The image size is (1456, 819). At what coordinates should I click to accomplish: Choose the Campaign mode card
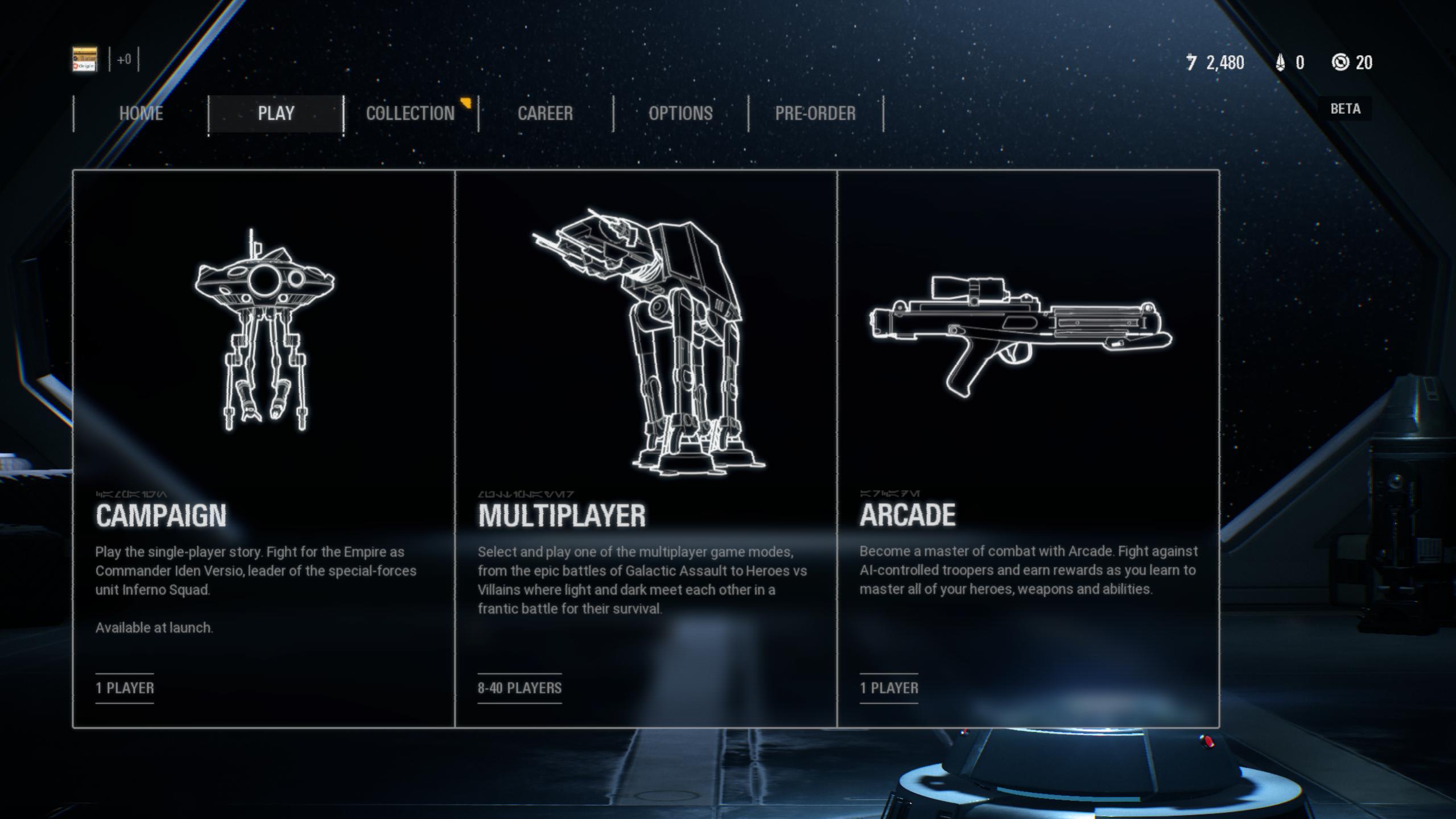264,448
